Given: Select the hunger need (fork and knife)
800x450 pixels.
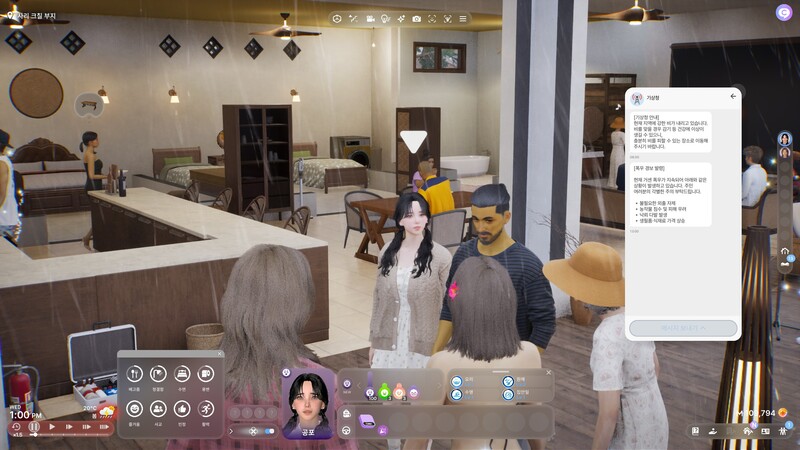Looking at the screenshot, I should tap(135, 373).
